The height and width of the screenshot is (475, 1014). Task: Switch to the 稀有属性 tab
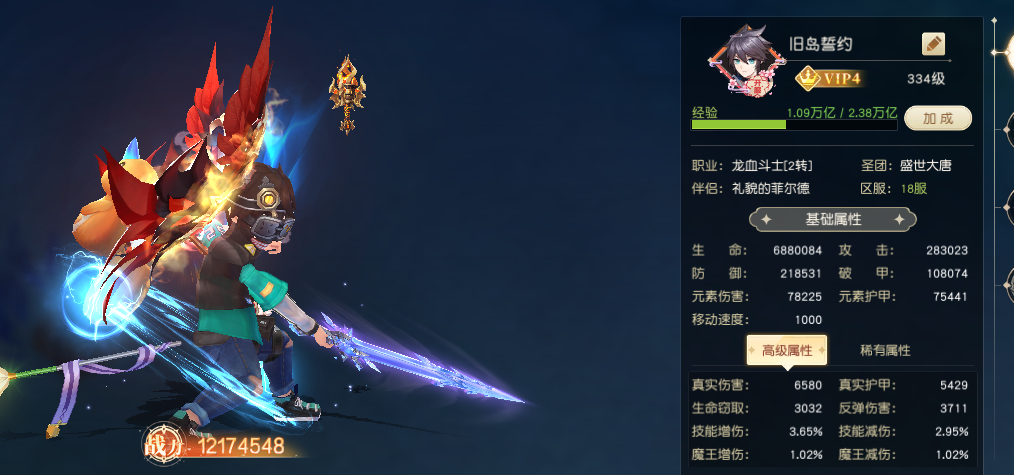tap(885, 350)
